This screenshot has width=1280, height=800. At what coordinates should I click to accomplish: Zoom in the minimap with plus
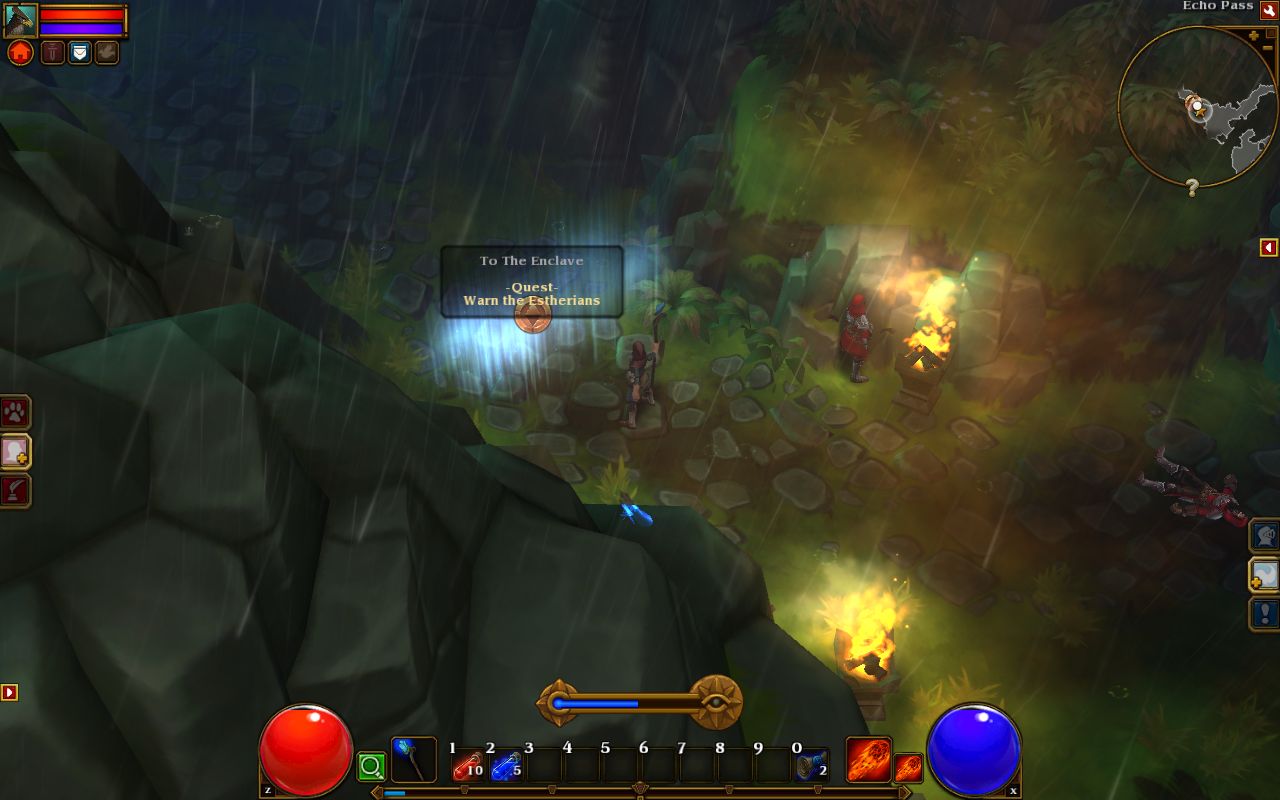(1253, 36)
